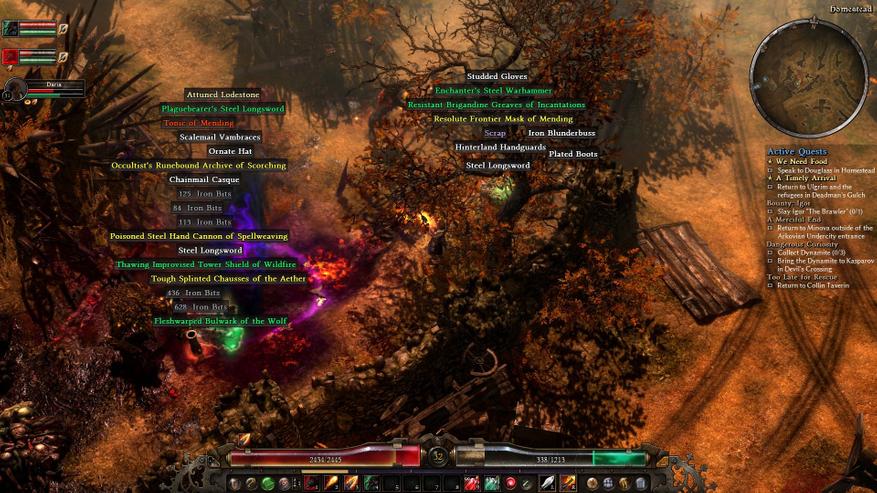This screenshot has width=877, height=493.
Task: Pick up the Ornate Hat label
Action: coord(230,151)
